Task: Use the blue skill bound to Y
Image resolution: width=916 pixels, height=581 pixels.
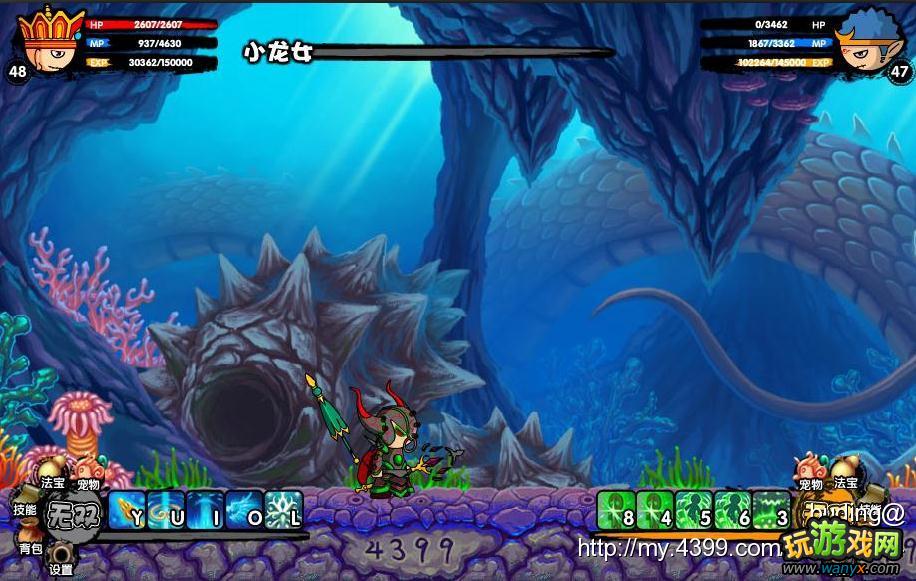Action: pos(127,510)
